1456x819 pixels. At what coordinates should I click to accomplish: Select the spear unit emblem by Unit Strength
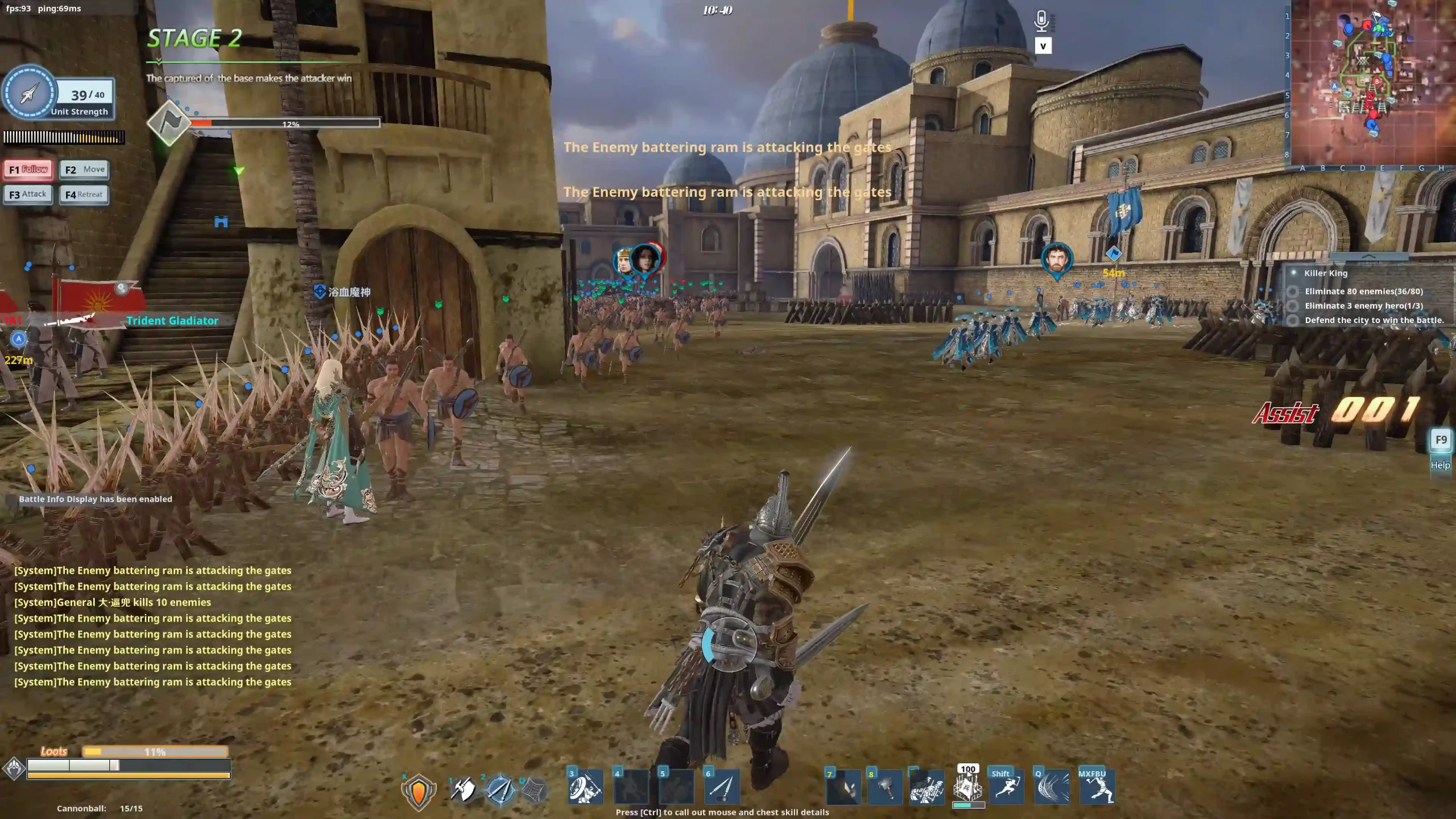[x=30, y=93]
